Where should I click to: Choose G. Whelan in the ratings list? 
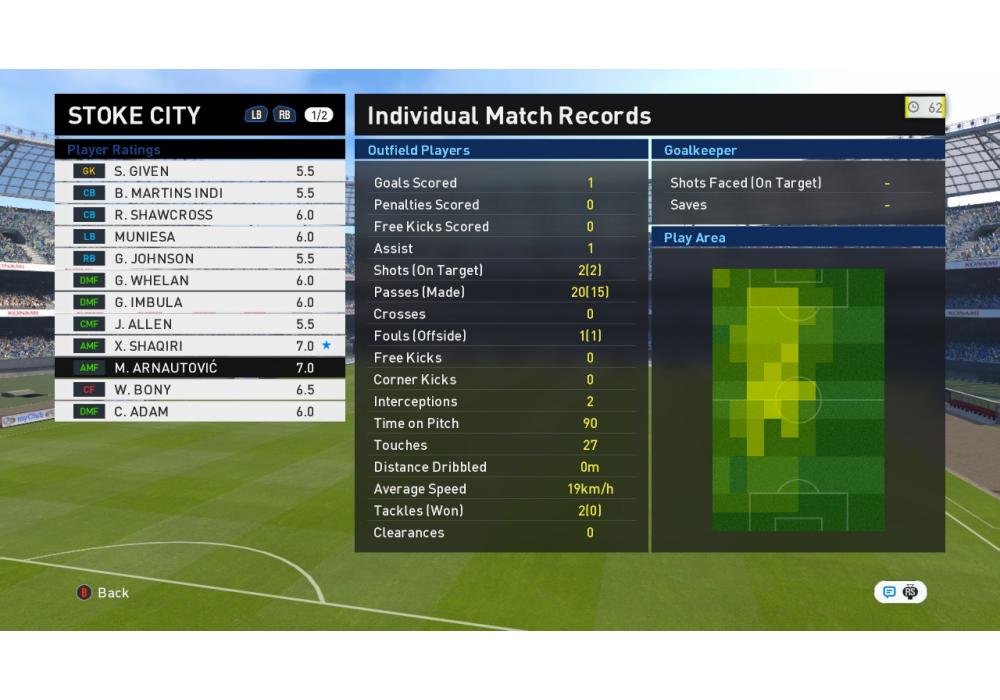200,281
